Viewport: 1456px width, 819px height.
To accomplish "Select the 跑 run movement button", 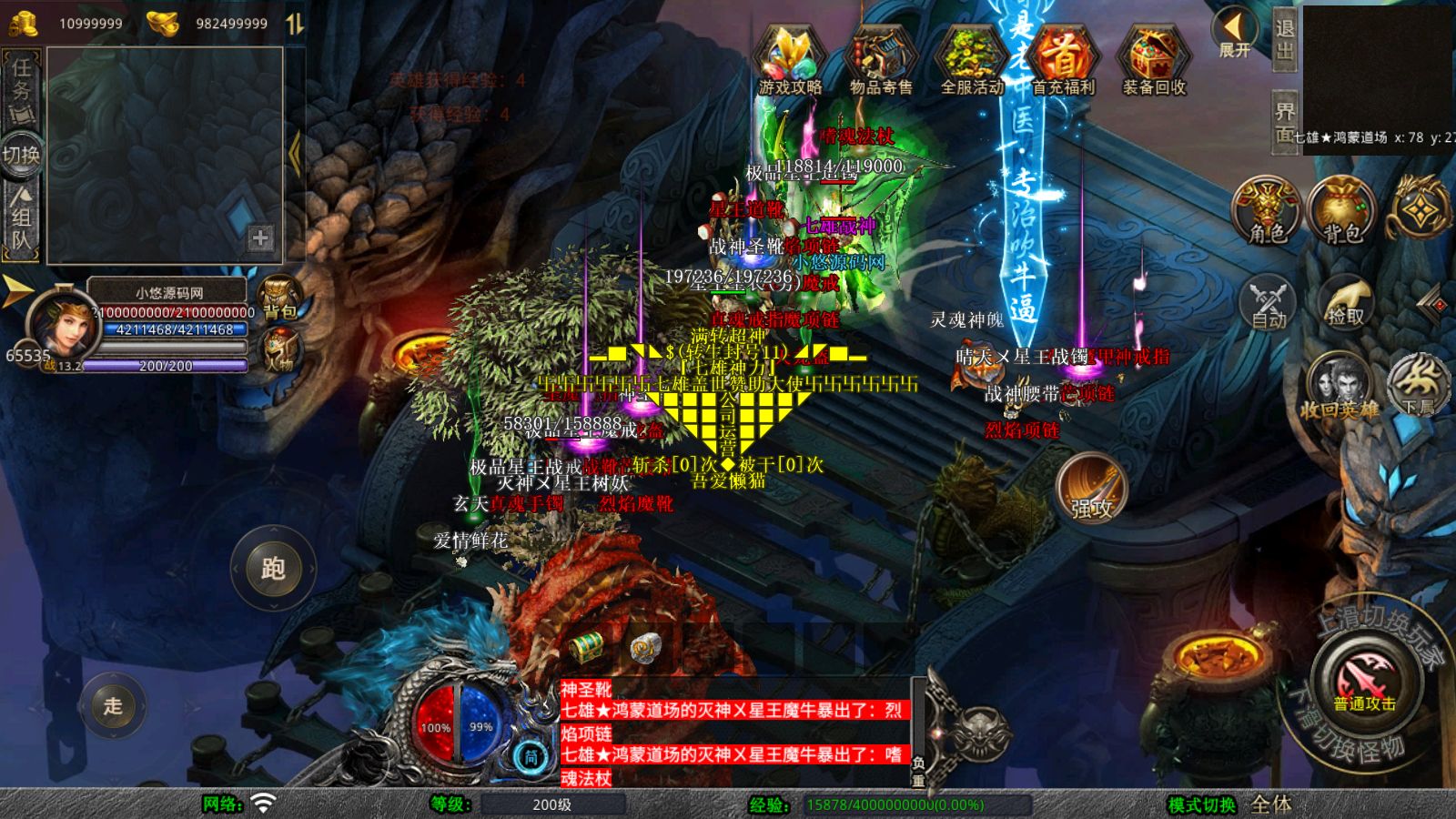I will (x=273, y=569).
